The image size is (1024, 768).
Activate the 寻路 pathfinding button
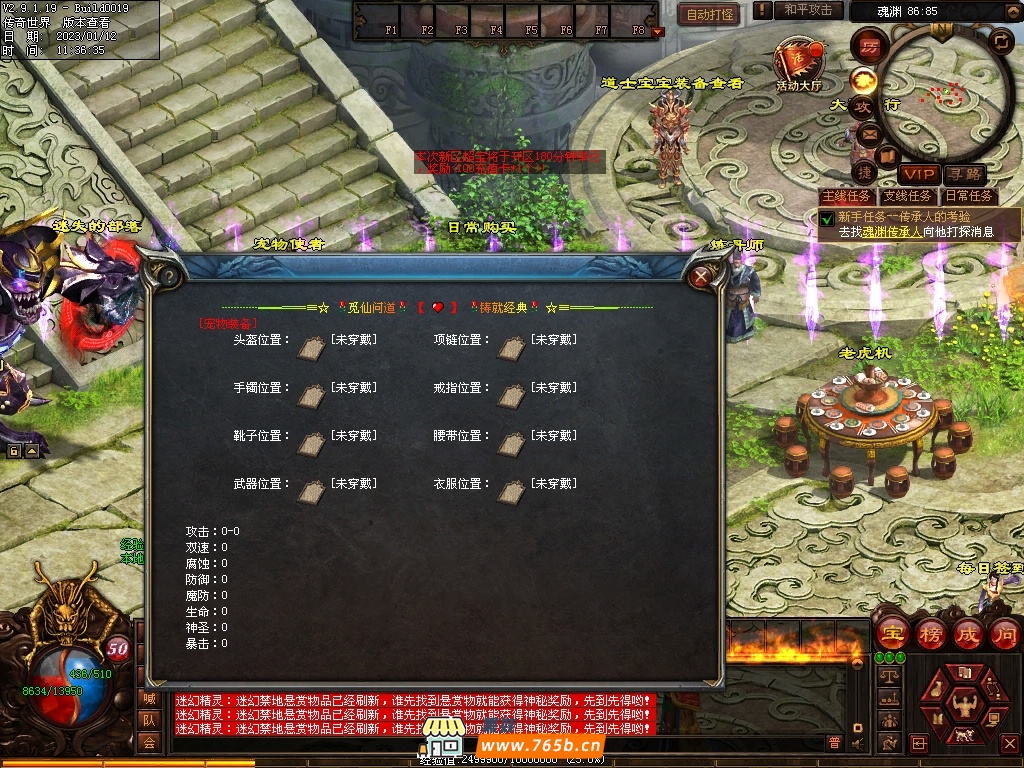[x=964, y=174]
